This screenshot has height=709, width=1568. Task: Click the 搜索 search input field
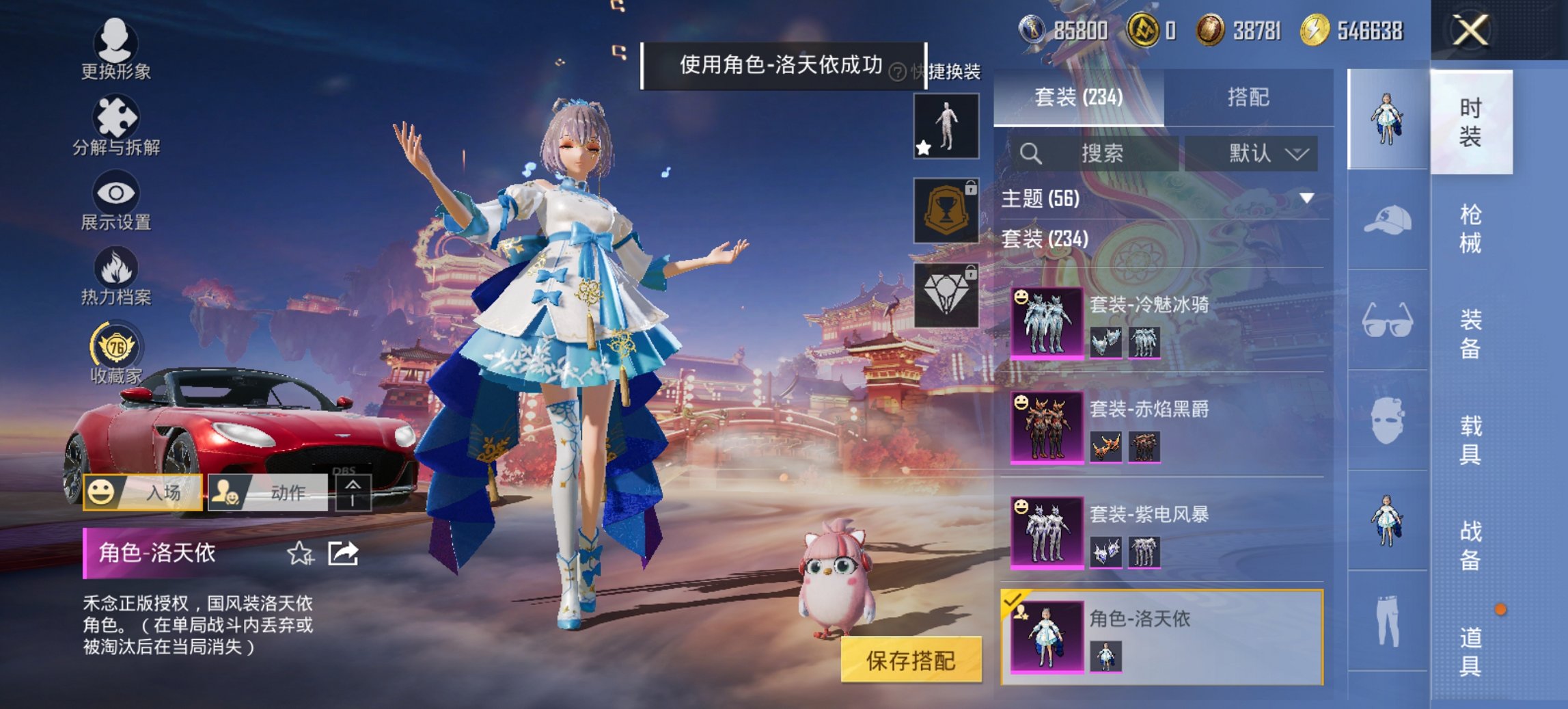tap(1100, 155)
